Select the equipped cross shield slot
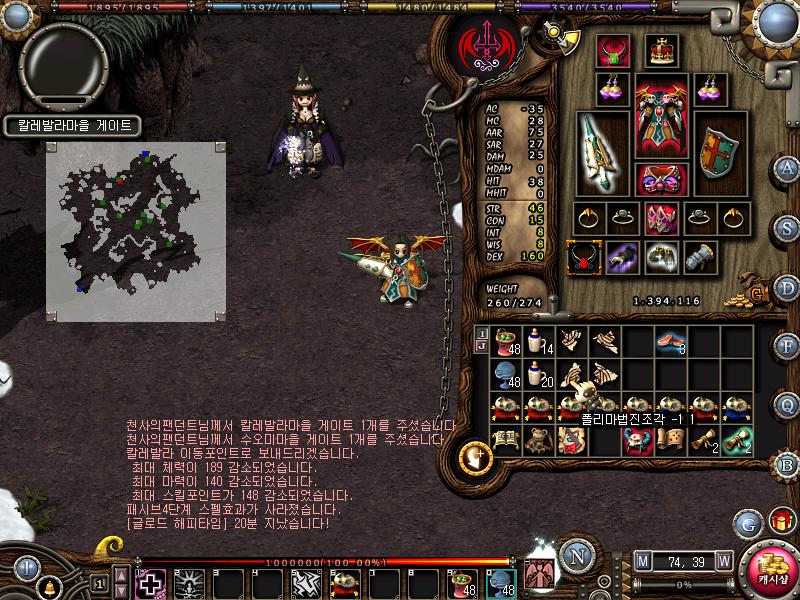This screenshot has height=600, width=800. 715,152
